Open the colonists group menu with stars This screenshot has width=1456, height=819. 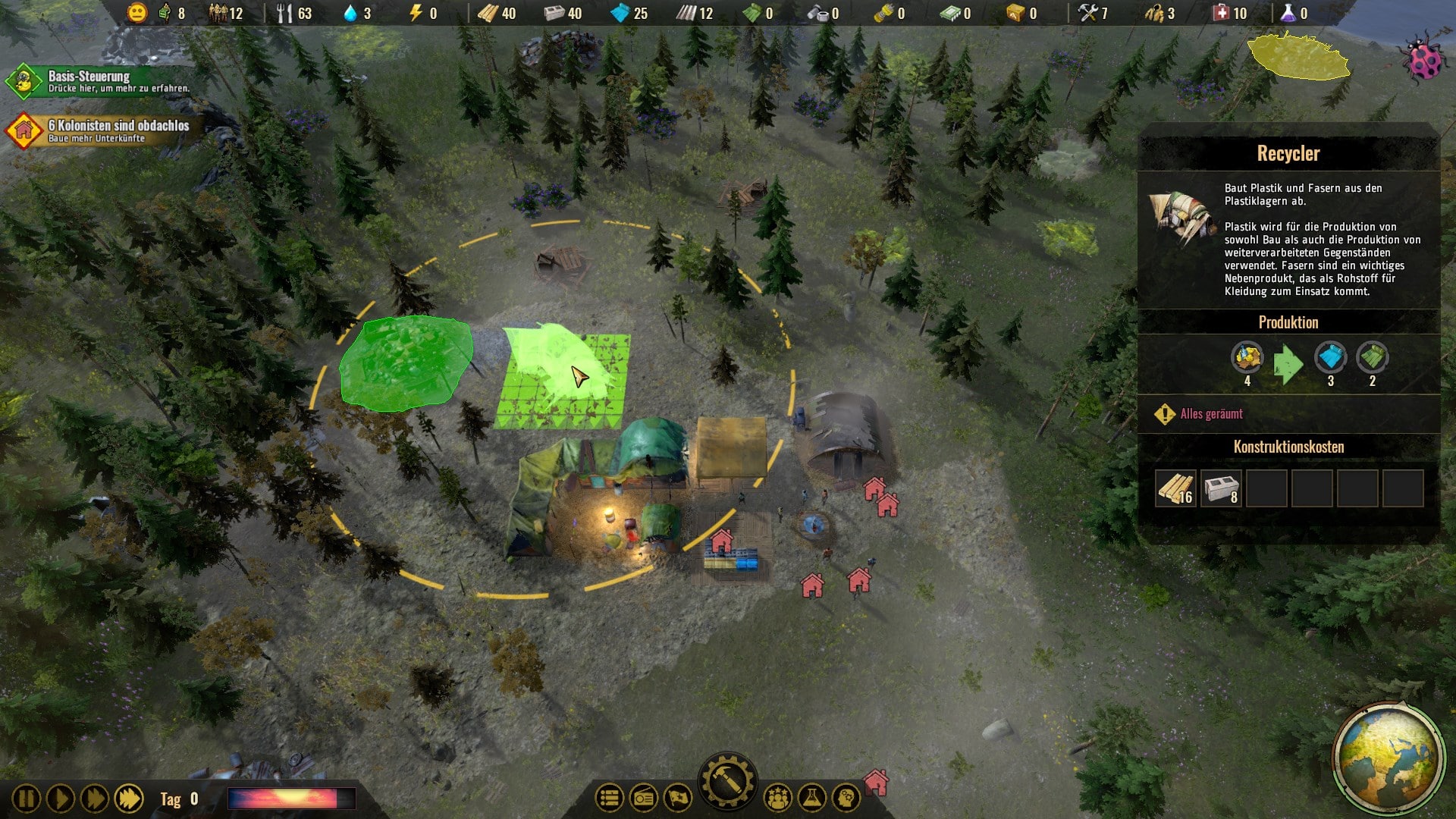[777, 798]
